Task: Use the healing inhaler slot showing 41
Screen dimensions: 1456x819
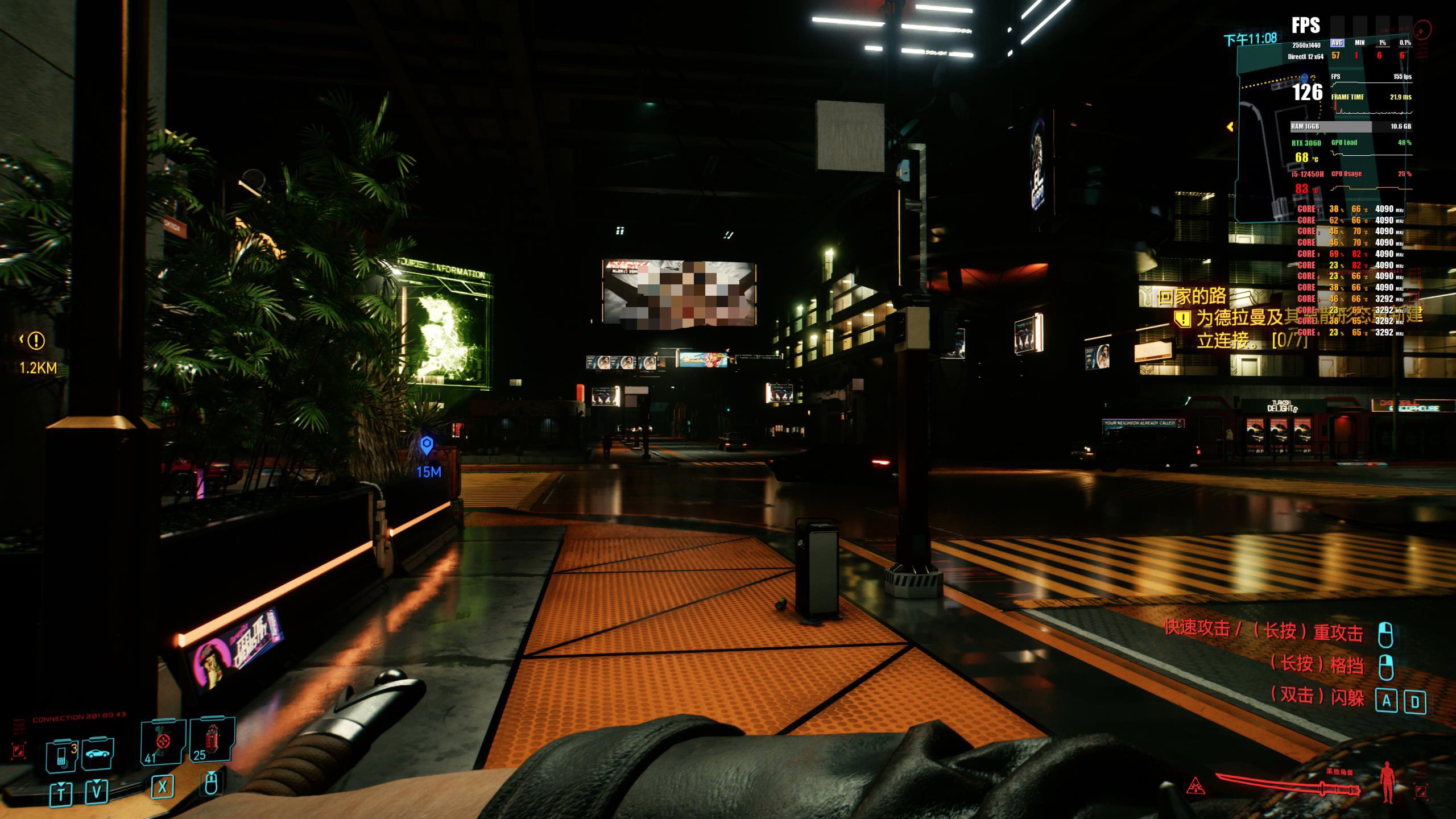Action: 163,742
